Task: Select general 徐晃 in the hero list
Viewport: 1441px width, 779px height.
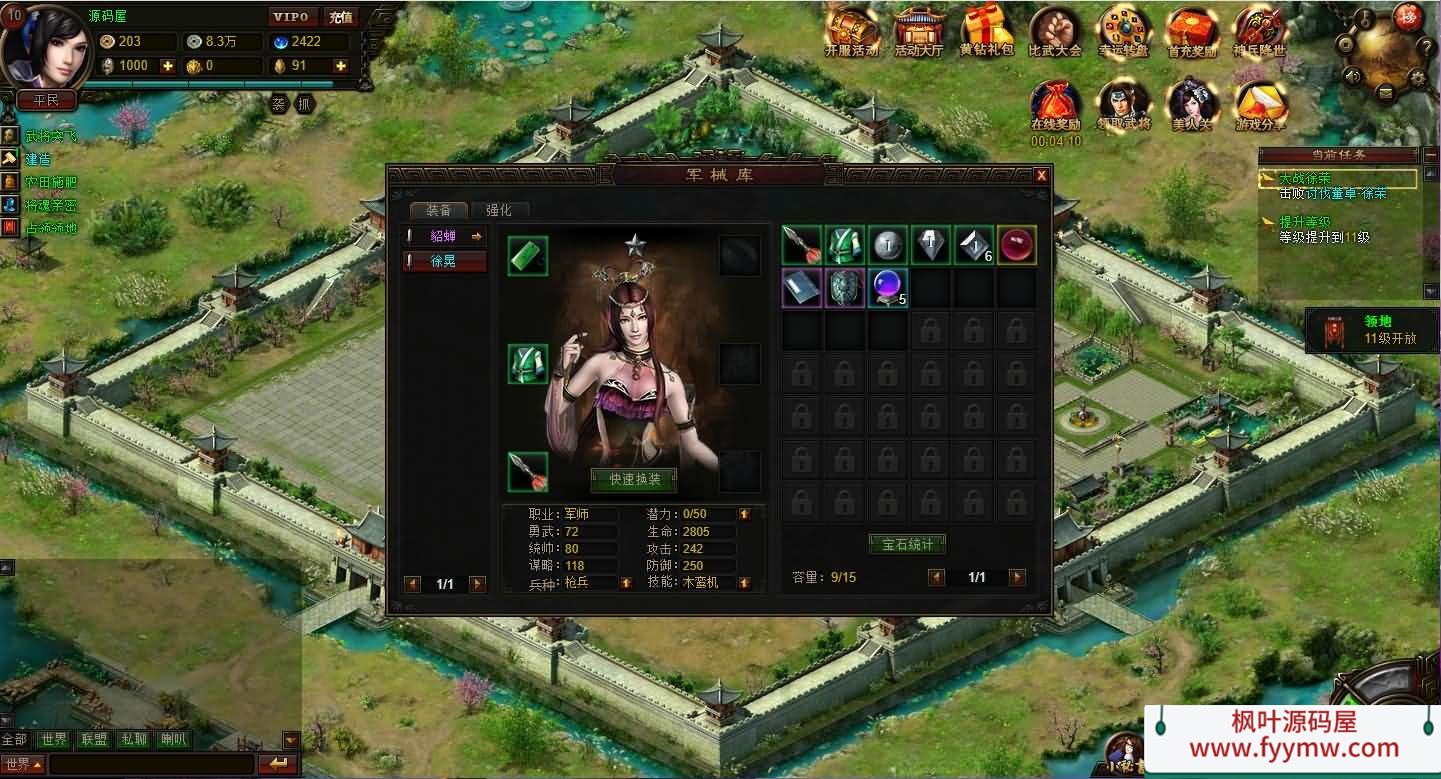Action: pyautogui.click(x=444, y=261)
